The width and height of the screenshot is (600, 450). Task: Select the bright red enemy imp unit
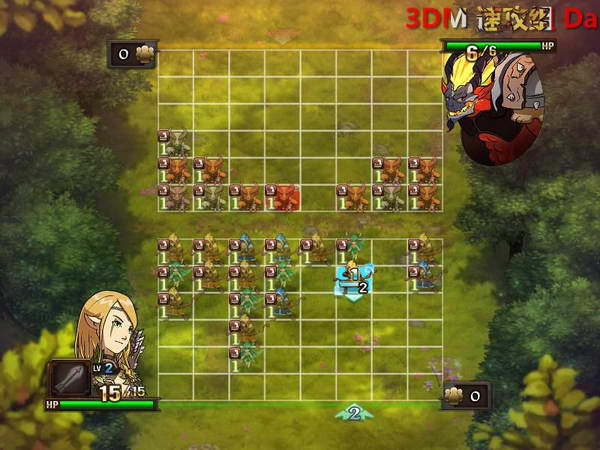tap(286, 197)
